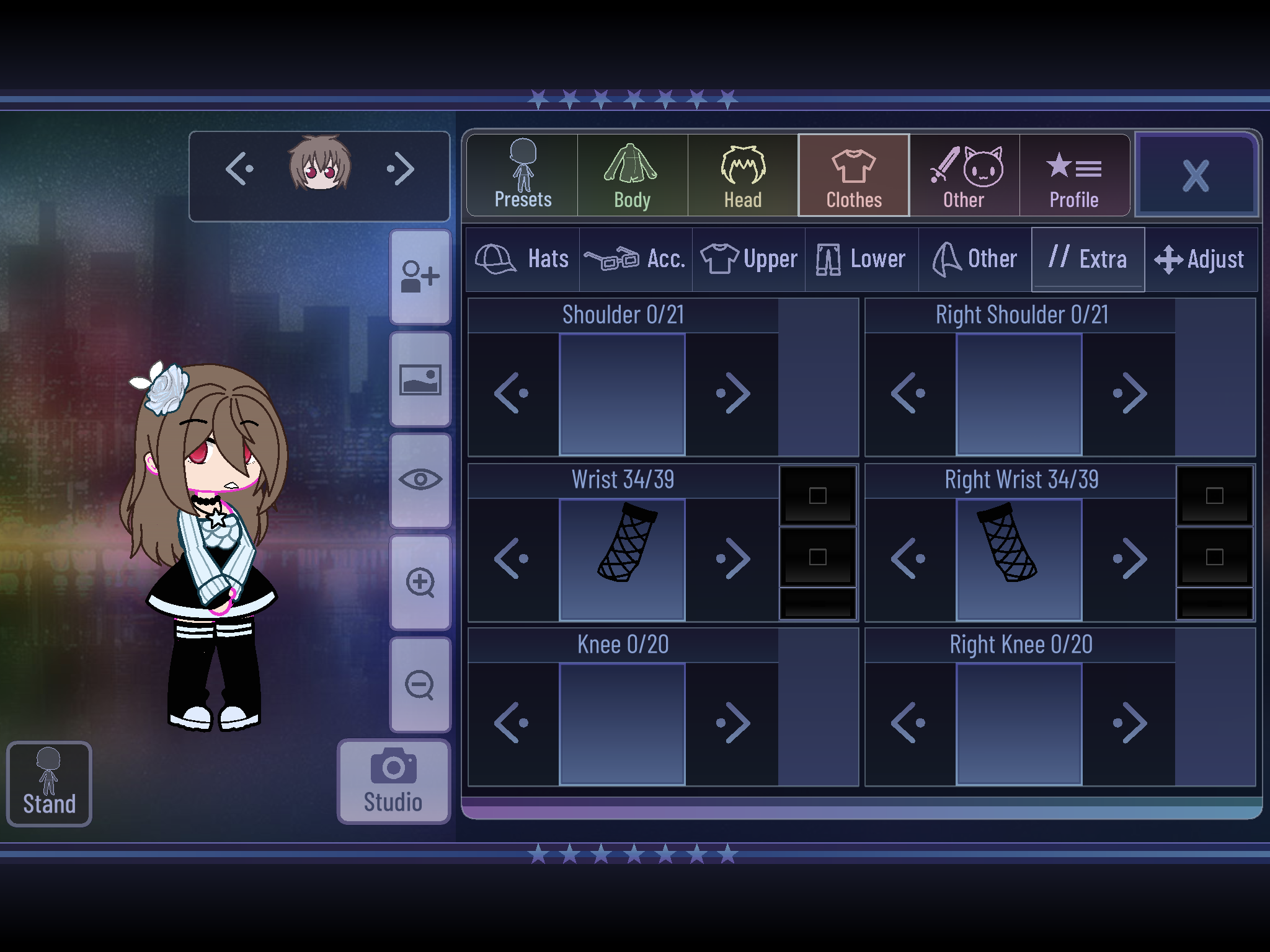Open the Head customization section
Viewport: 1270px width, 952px height.
tap(742, 175)
